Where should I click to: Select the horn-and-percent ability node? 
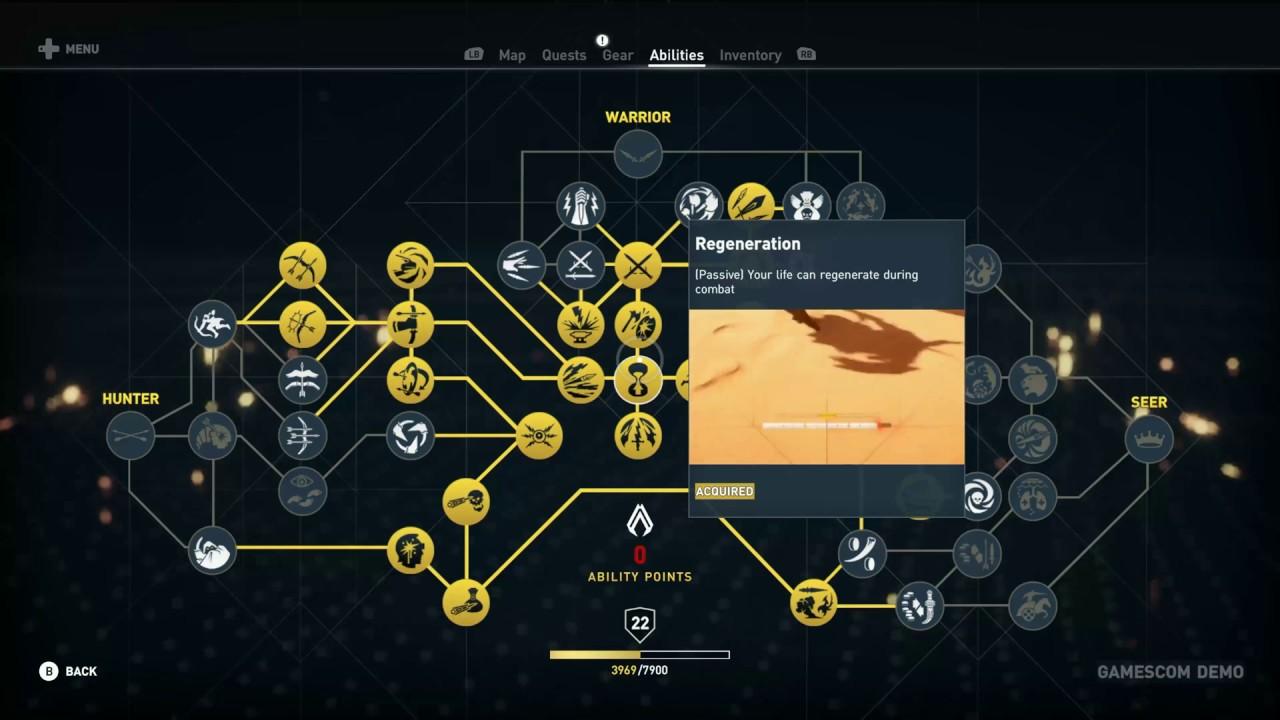pos(861,553)
